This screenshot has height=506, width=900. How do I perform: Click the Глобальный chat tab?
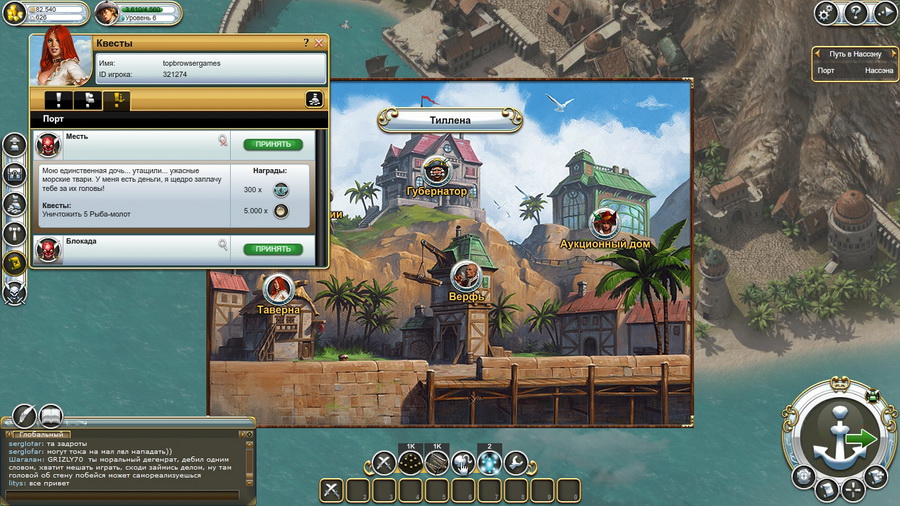42,435
